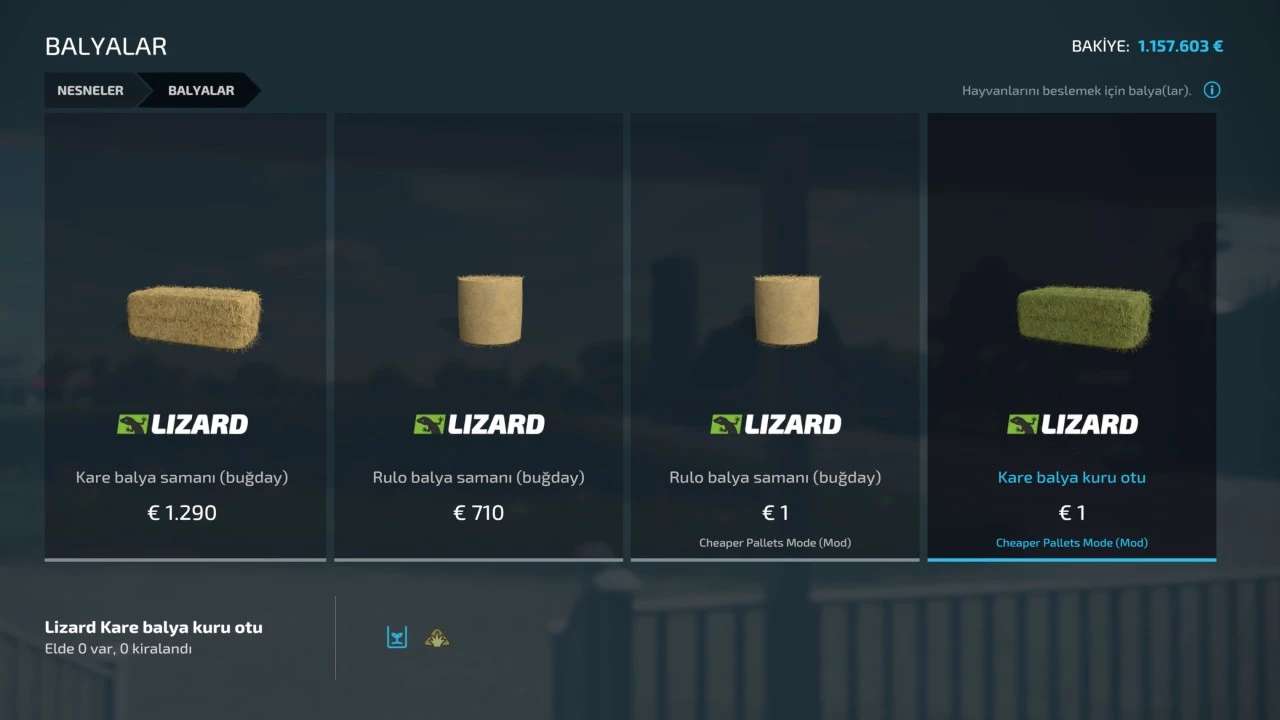Select the Kare balya kuru otu card
This screenshot has width=1280, height=720.
coord(1071,336)
